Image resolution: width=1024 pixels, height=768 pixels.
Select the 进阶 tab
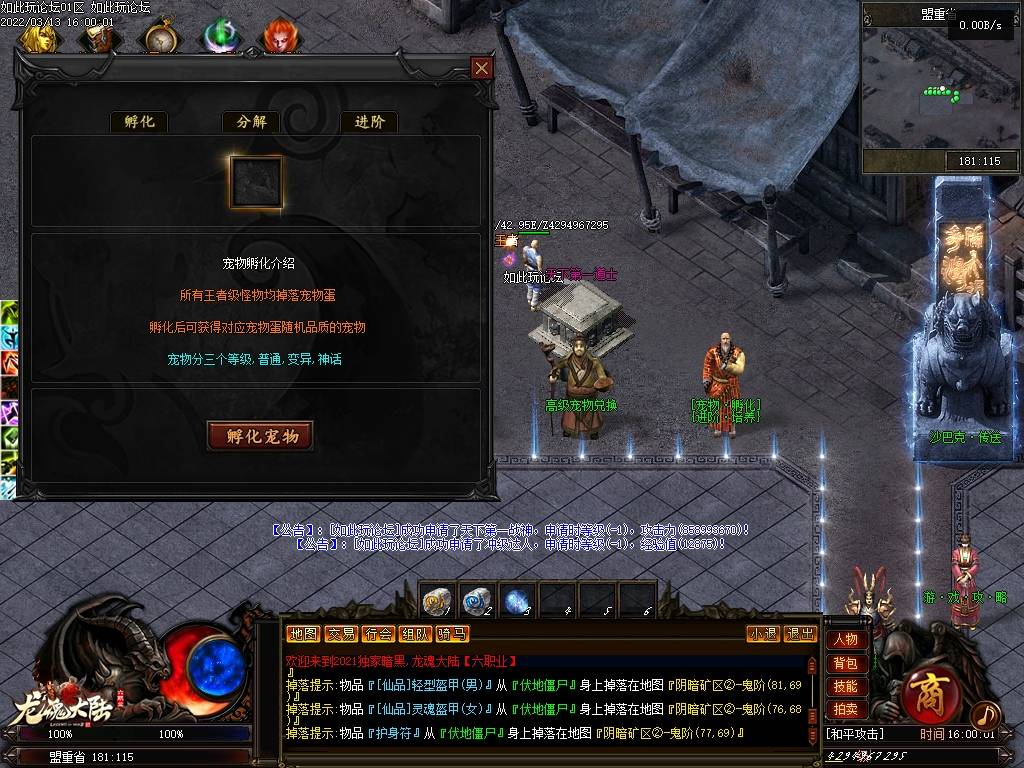tap(369, 122)
